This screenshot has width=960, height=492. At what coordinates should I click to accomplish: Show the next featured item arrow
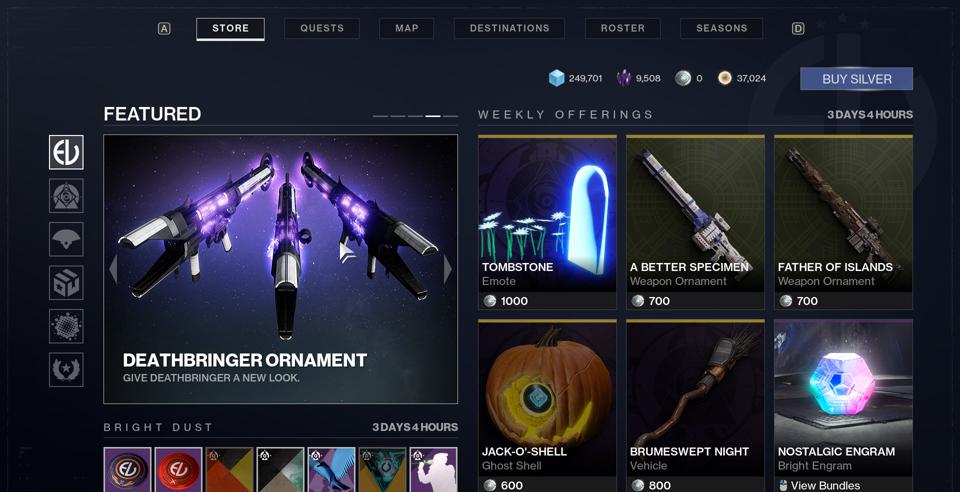(x=447, y=269)
